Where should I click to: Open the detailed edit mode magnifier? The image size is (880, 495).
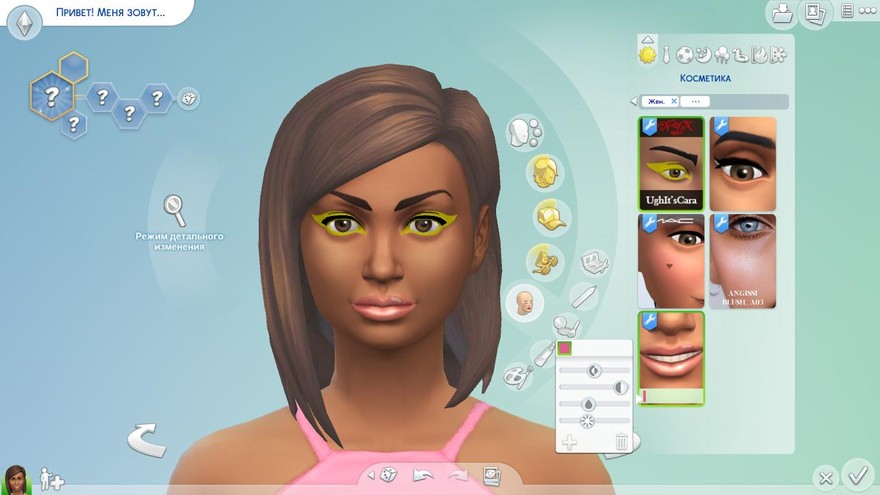pyautogui.click(x=176, y=210)
